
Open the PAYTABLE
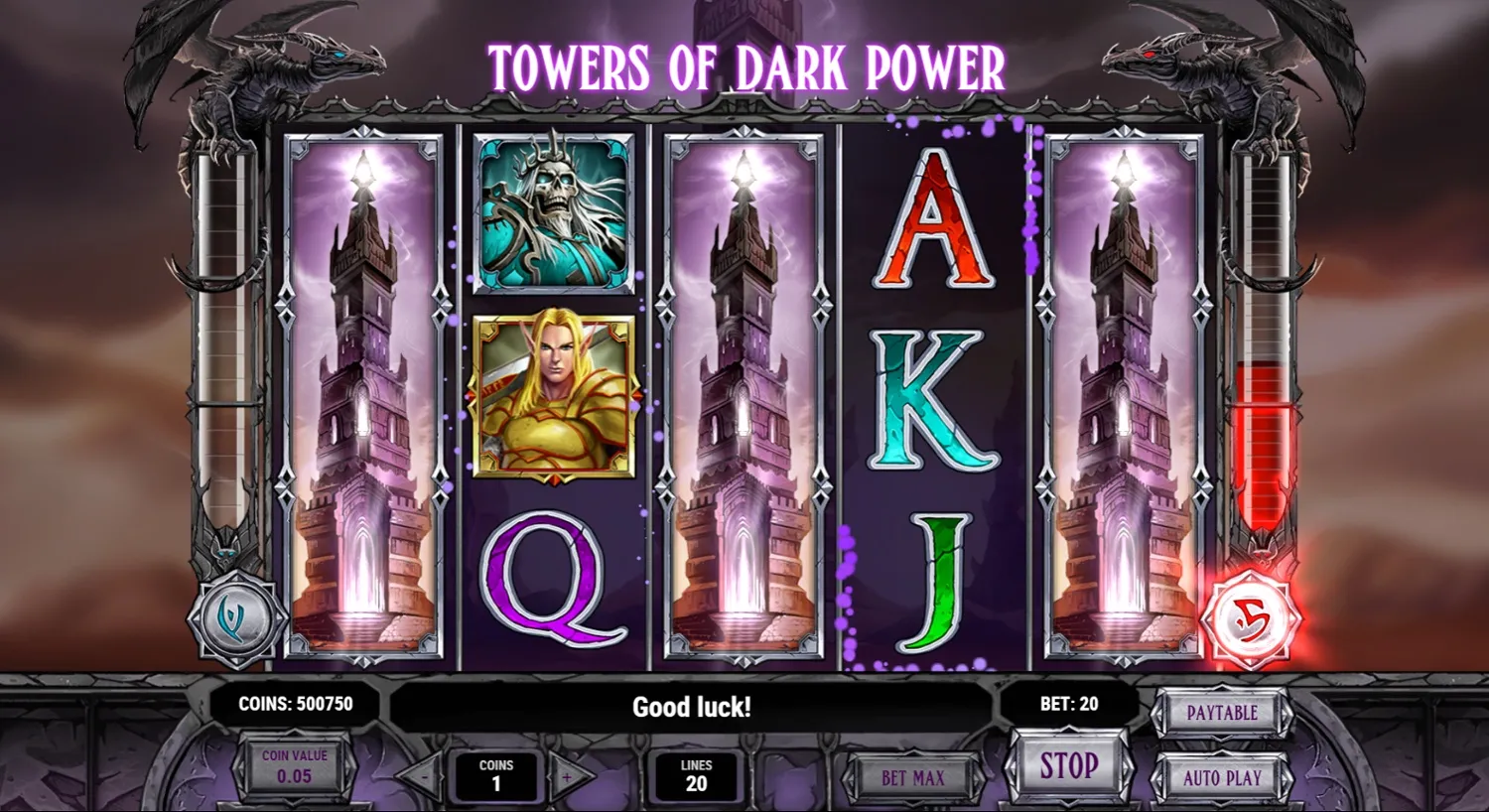(1221, 713)
